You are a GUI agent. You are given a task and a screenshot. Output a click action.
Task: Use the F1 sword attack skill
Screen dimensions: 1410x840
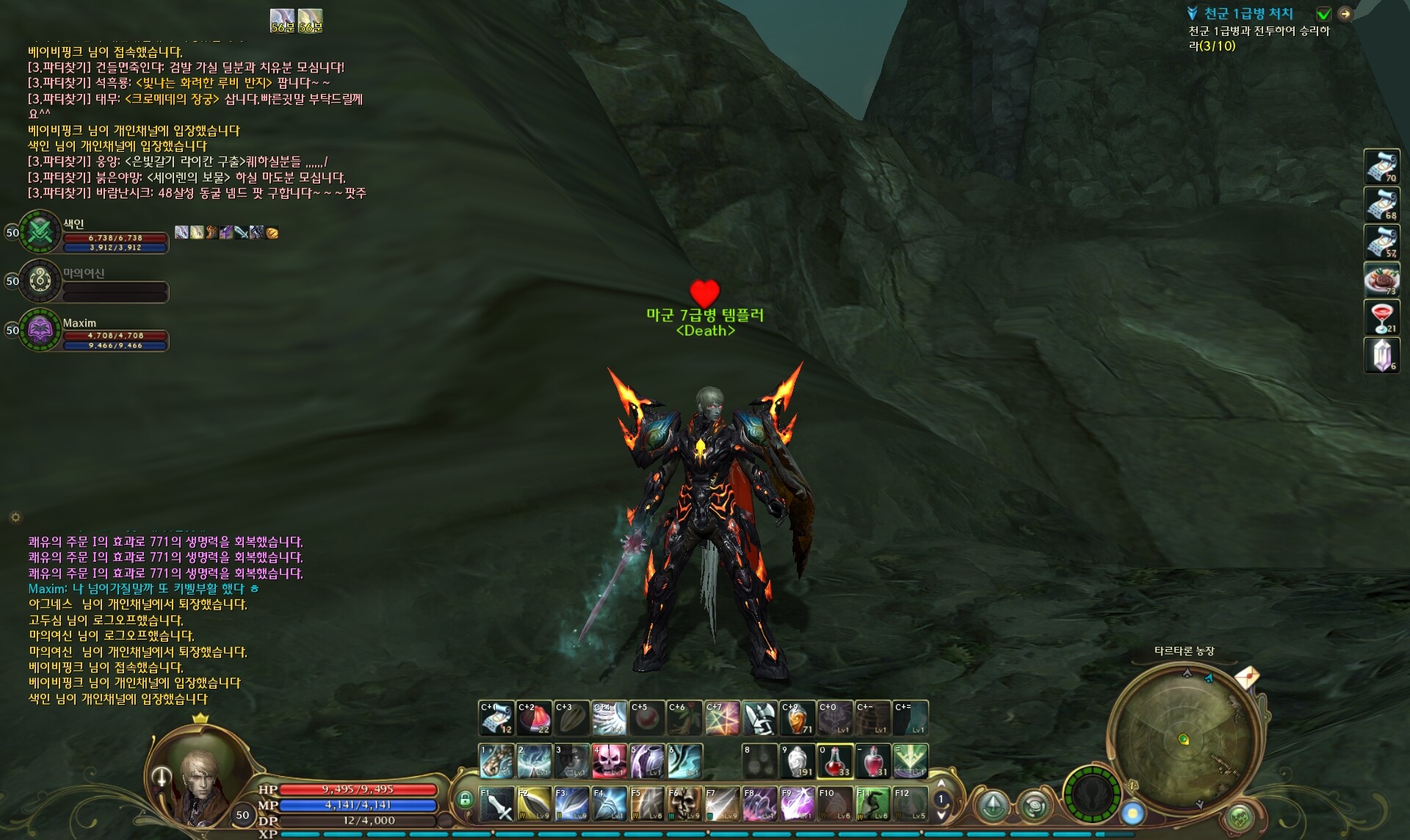pyautogui.click(x=497, y=804)
